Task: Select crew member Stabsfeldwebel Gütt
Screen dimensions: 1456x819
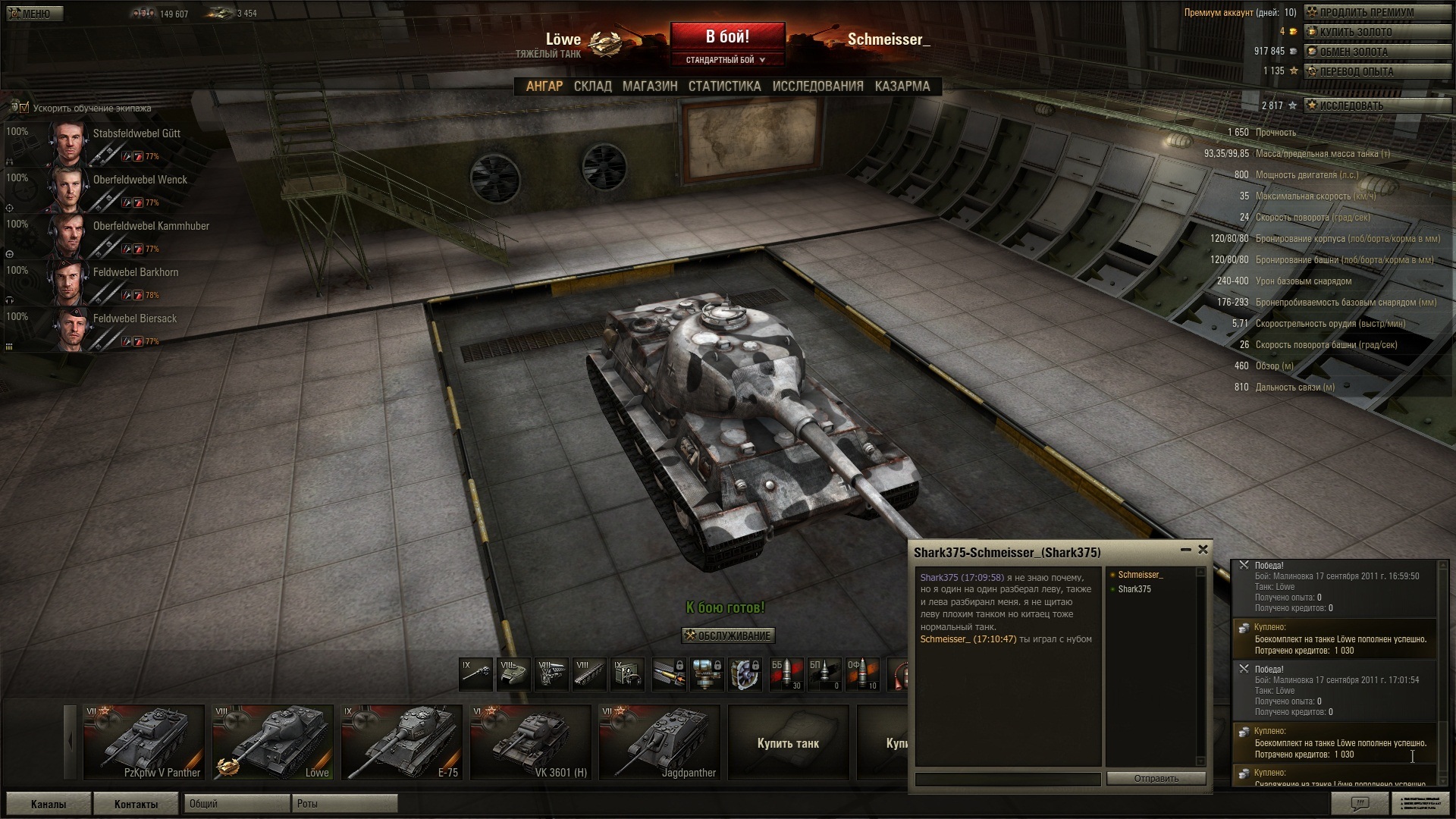Action: 136,133
